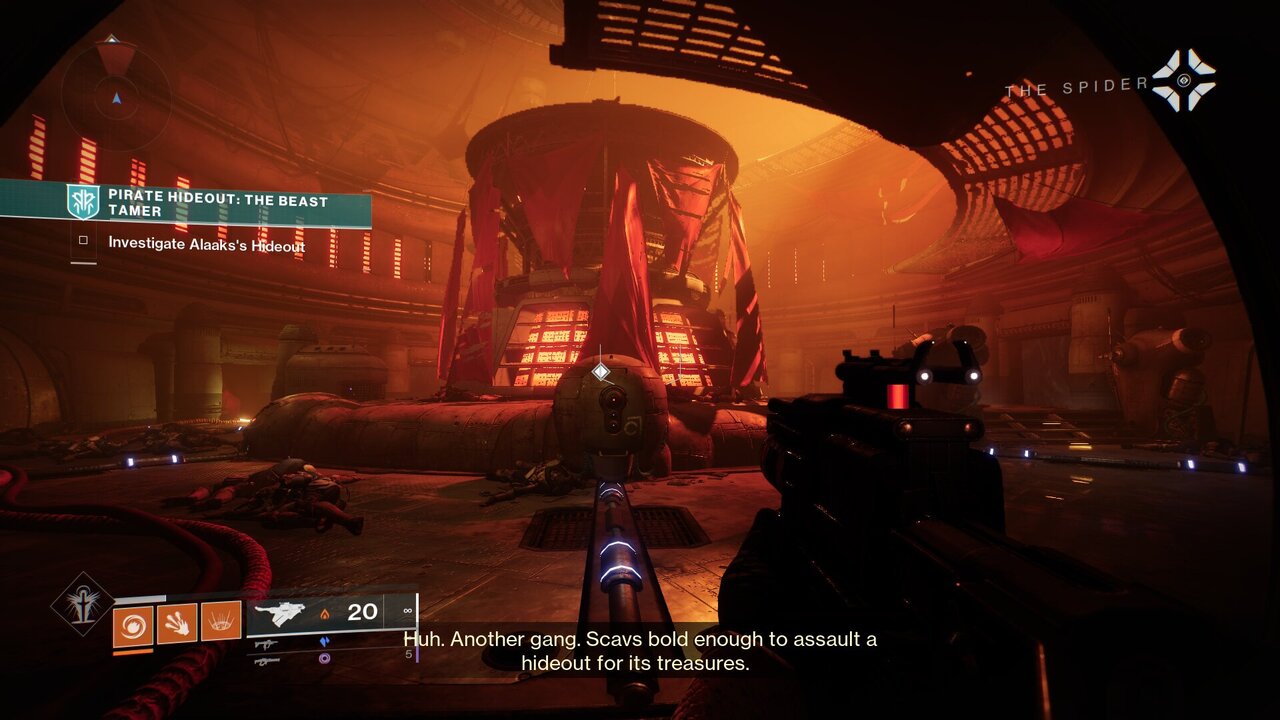Activate the Well of Radiance super icon

coord(83,603)
